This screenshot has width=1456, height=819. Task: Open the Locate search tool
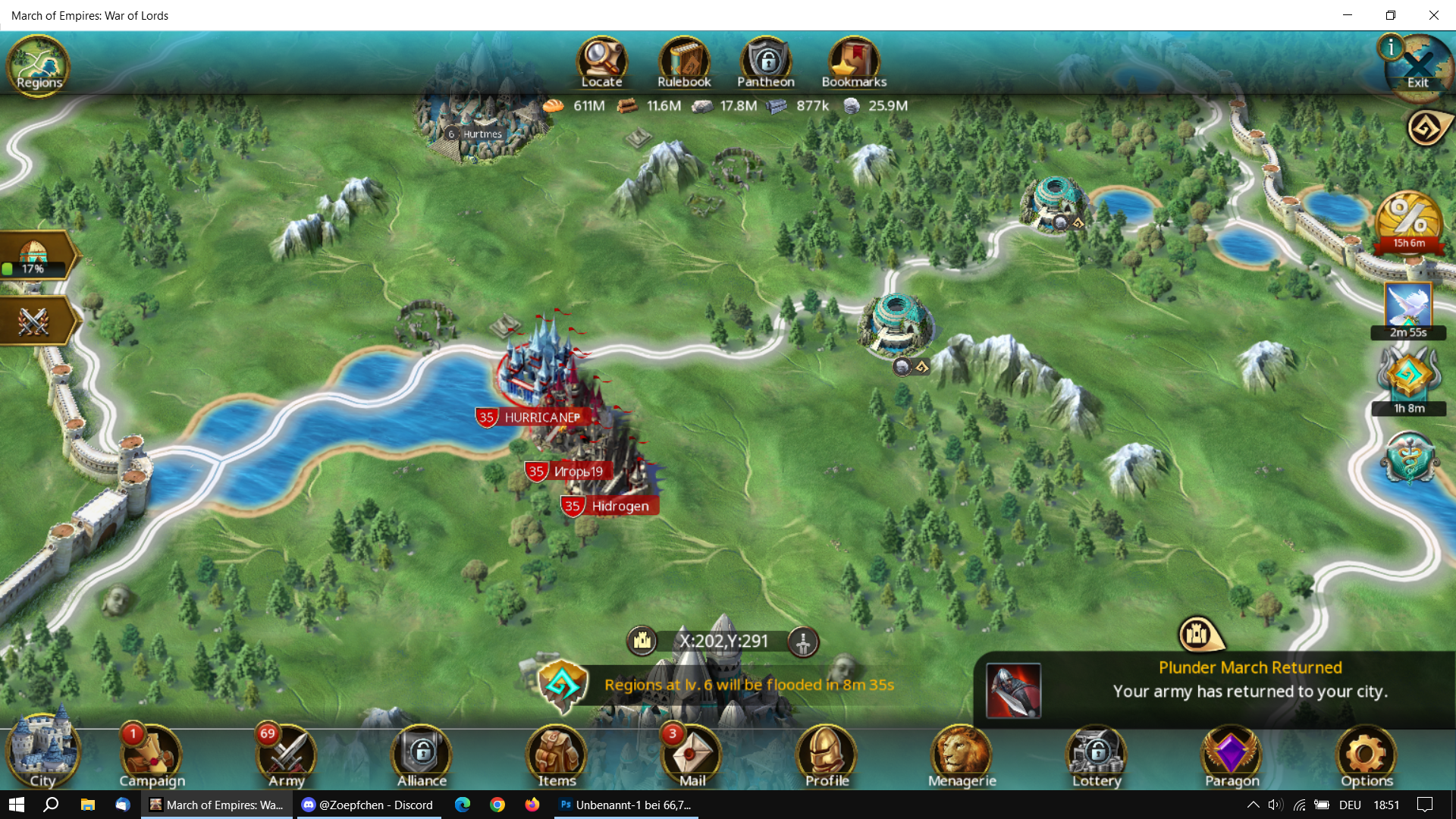601,62
